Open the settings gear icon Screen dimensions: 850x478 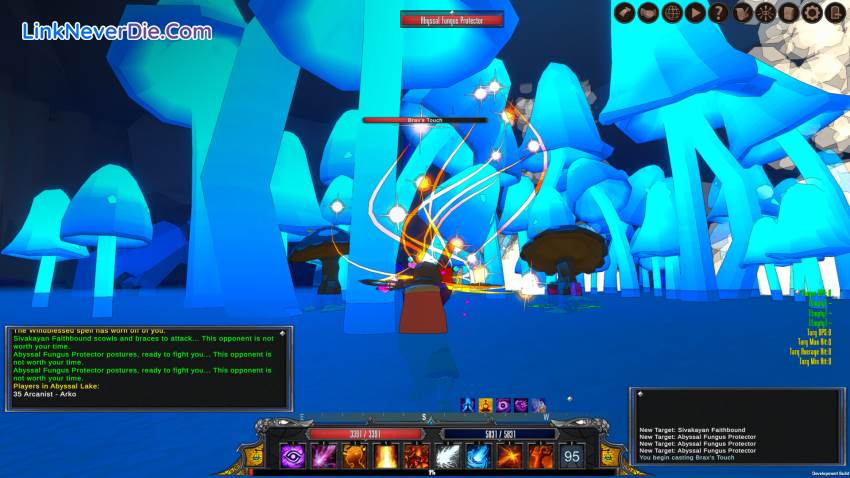(812, 13)
